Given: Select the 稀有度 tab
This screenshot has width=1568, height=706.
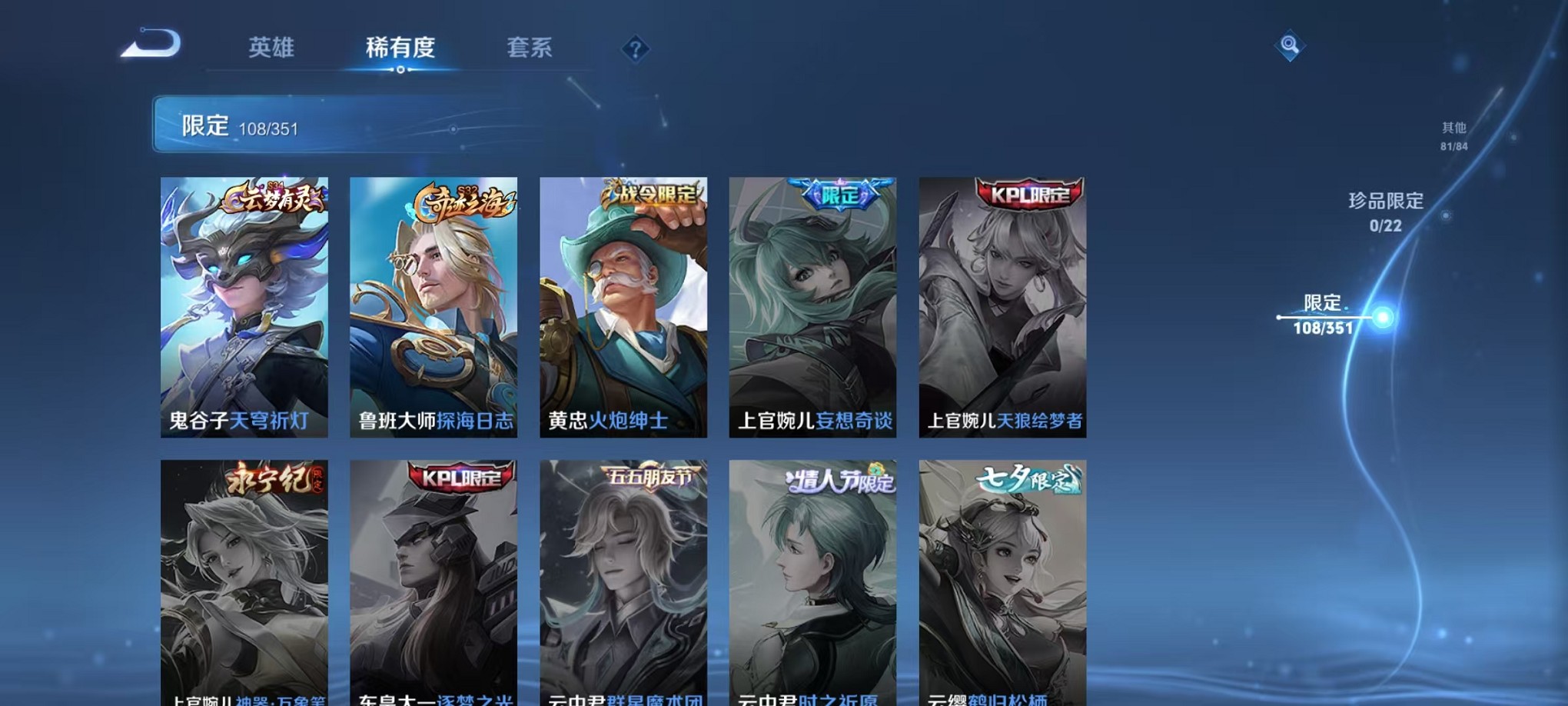Looking at the screenshot, I should 400,48.
